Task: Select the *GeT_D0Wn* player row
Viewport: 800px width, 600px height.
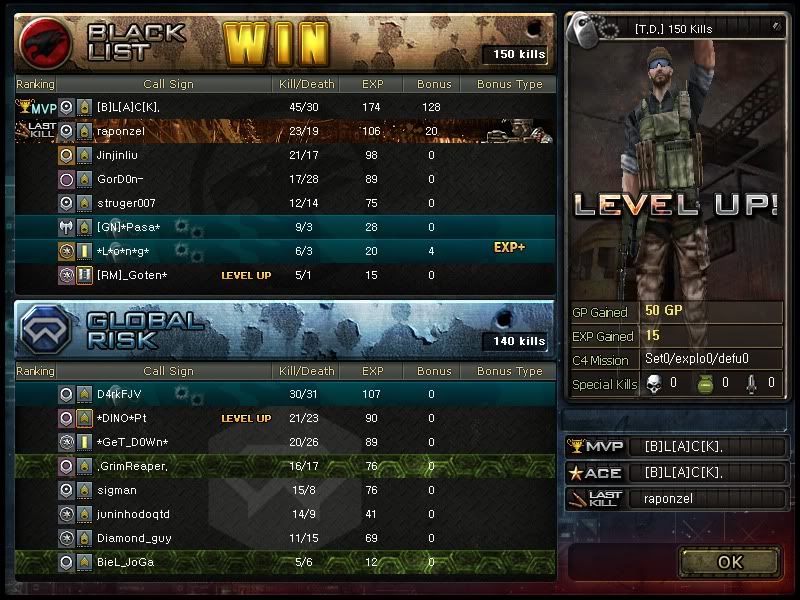Action: click(285, 442)
